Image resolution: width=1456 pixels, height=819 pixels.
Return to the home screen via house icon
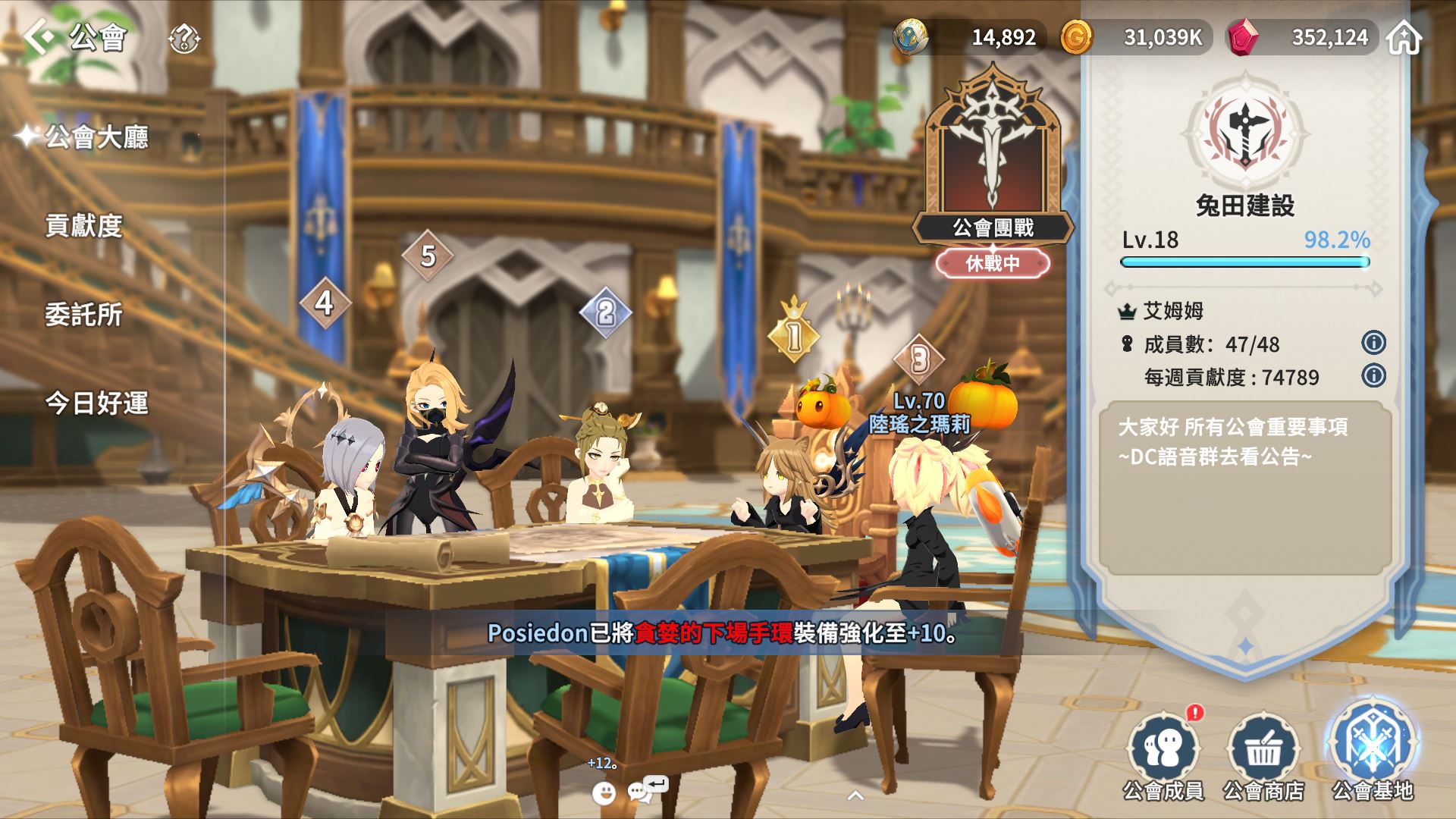pos(1404,37)
